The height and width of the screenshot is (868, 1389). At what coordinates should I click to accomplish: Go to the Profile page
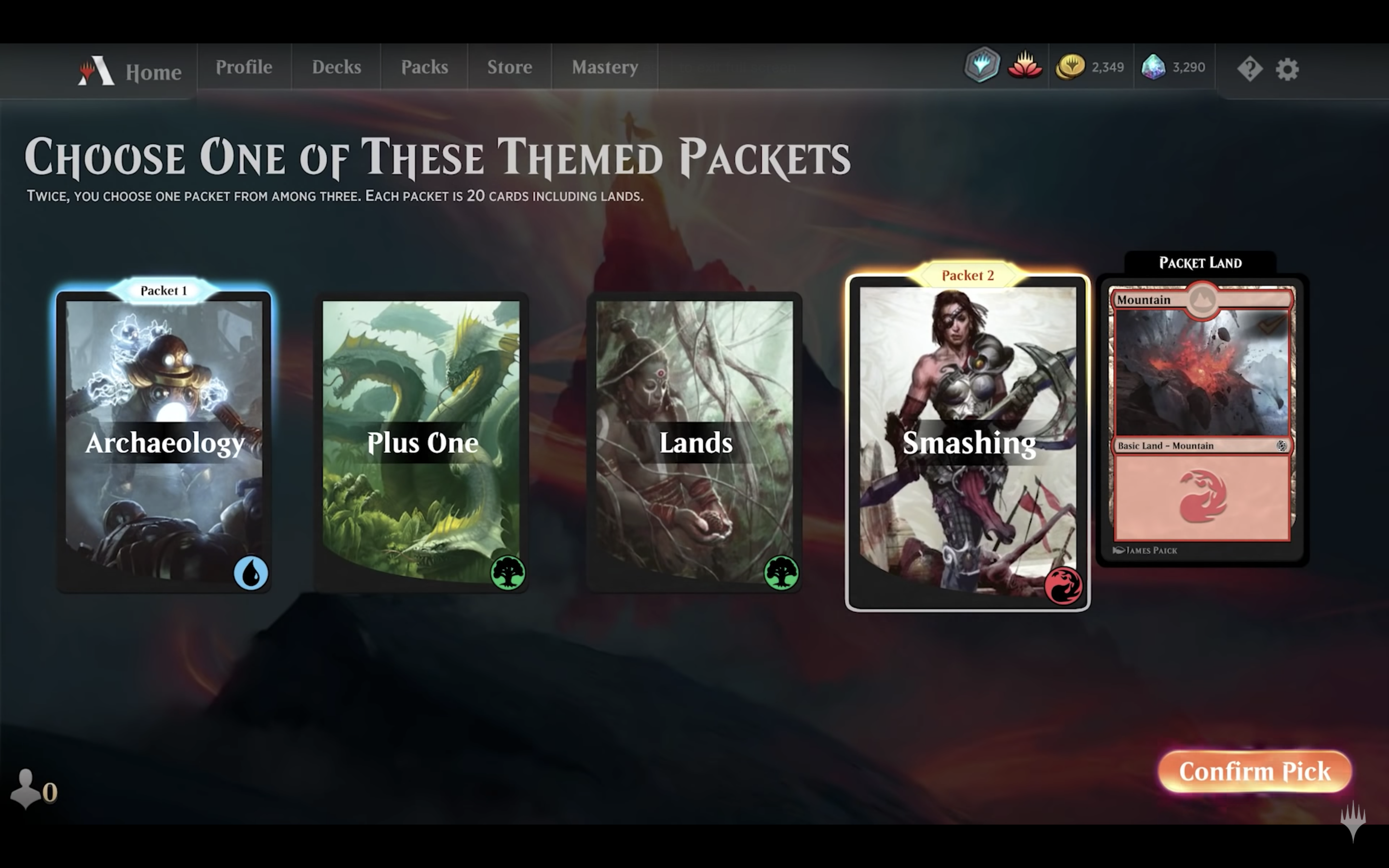click(244, 67)
